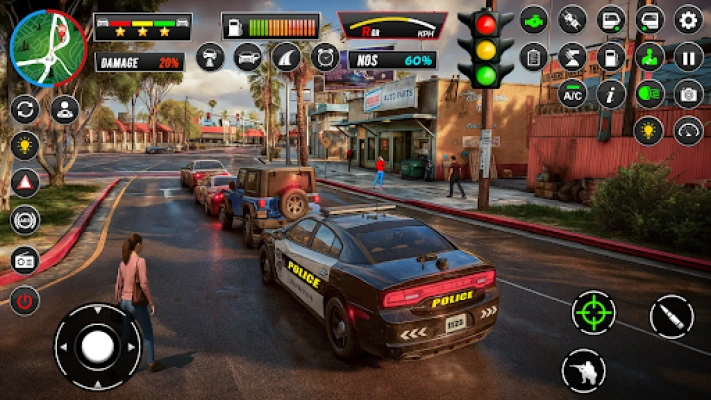
Task: Show the info panel
Action: (611, 94)
